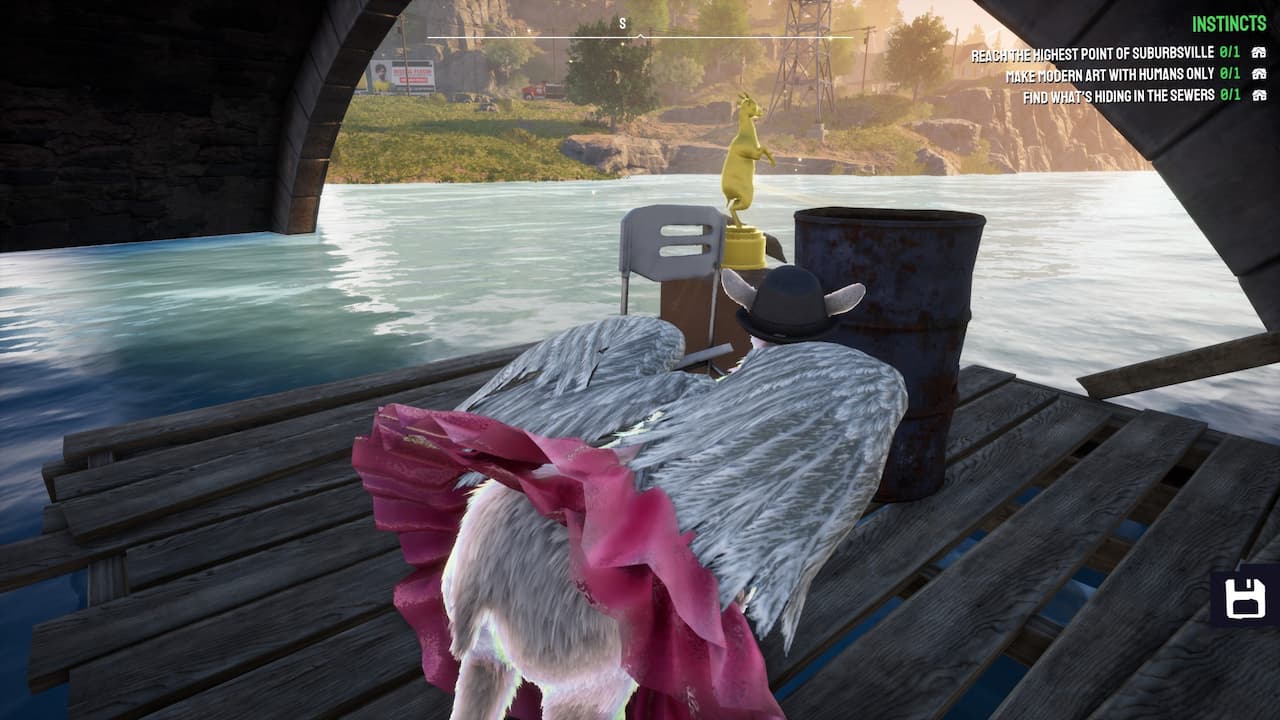Open the Instincts objectives header
Image resolution: width=1280 pixels, height=720 pixels.
pos(1229,24)
